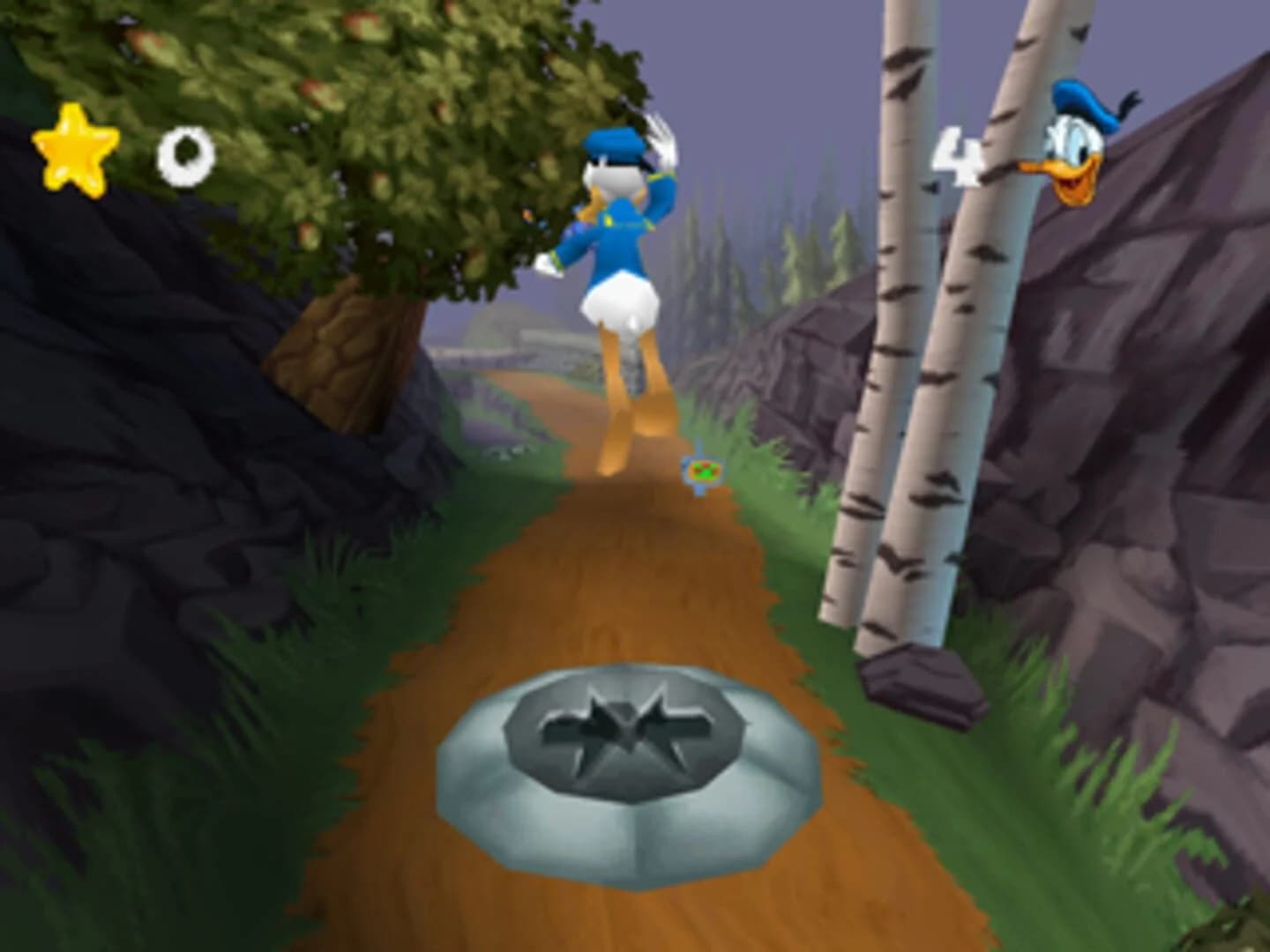Image resolution: width=1270 pixels, height=952 pixels.
Task: Click the green toy collectible on the trail
Action: point(703,472)
